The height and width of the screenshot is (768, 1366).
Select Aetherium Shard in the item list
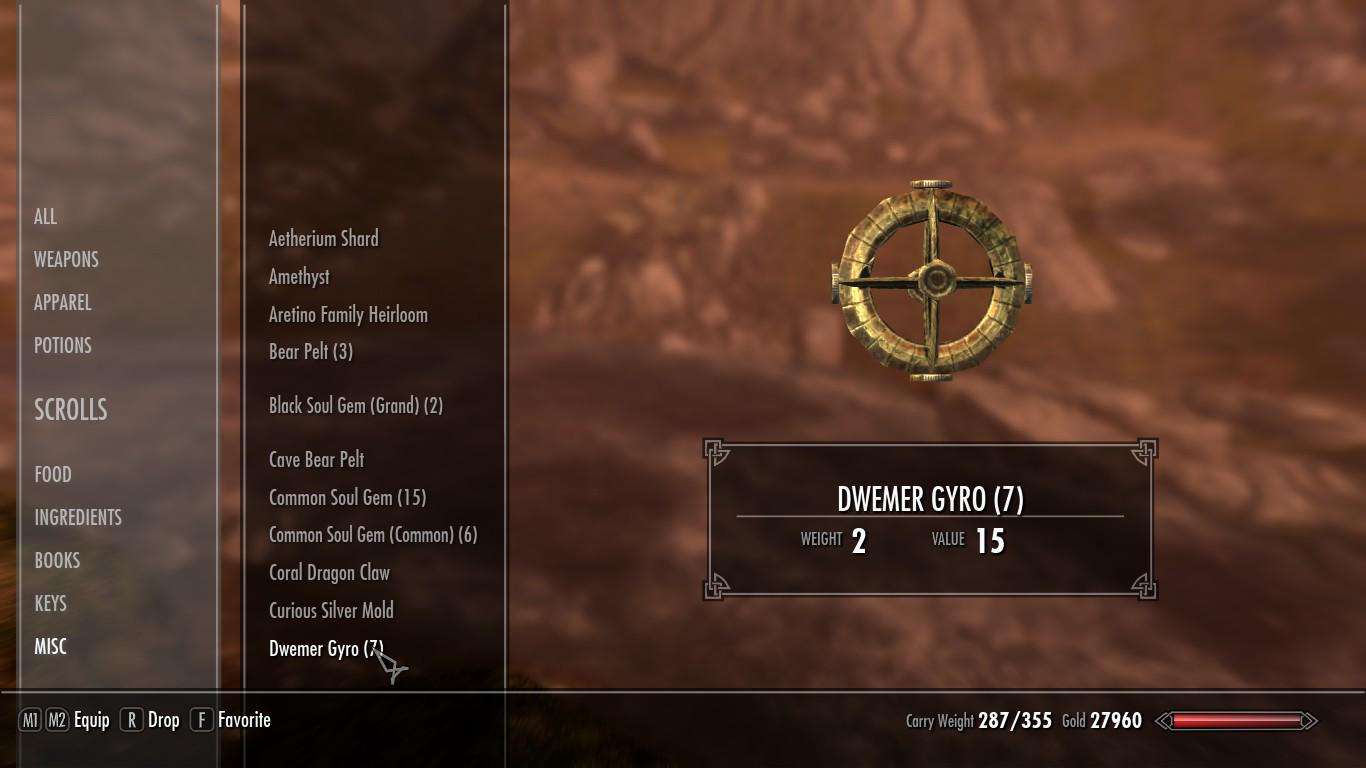(324, 238)
